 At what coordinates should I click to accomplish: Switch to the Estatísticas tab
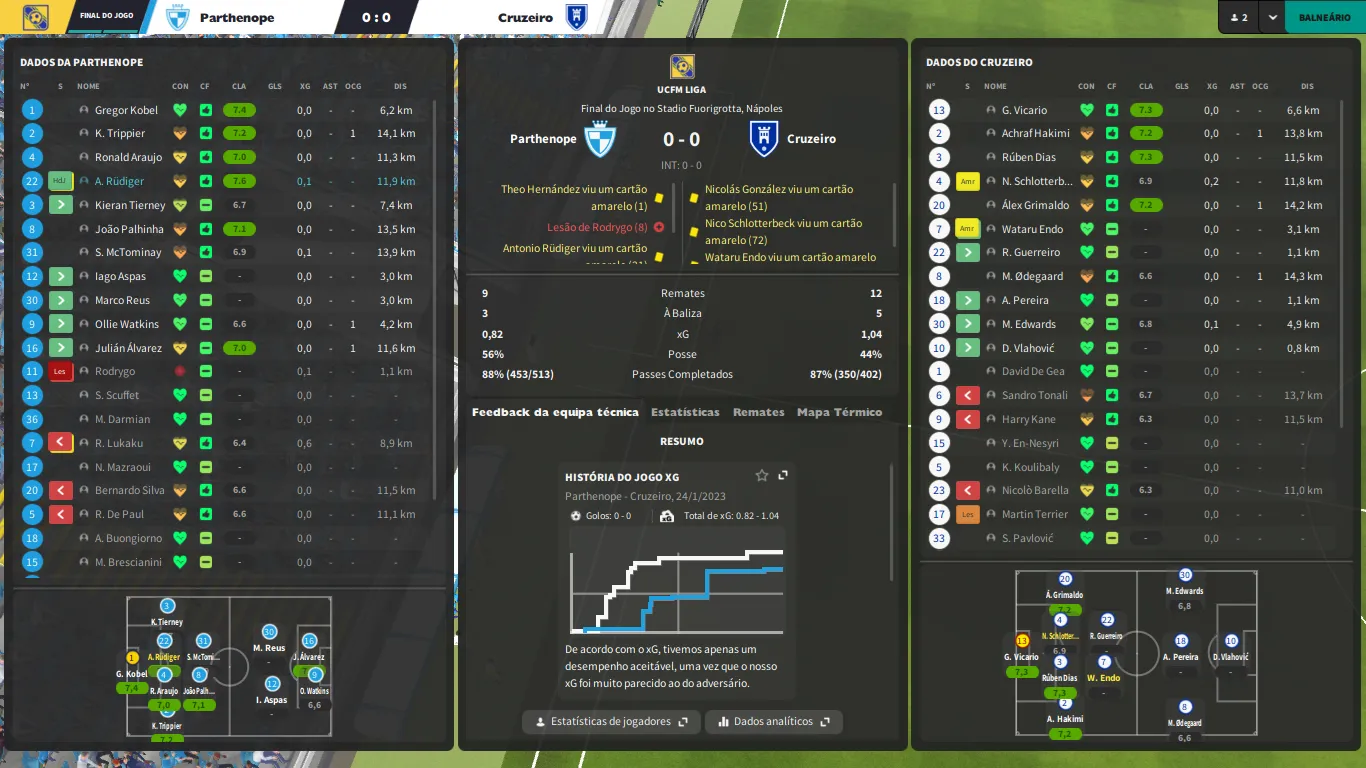pos(685,412)
